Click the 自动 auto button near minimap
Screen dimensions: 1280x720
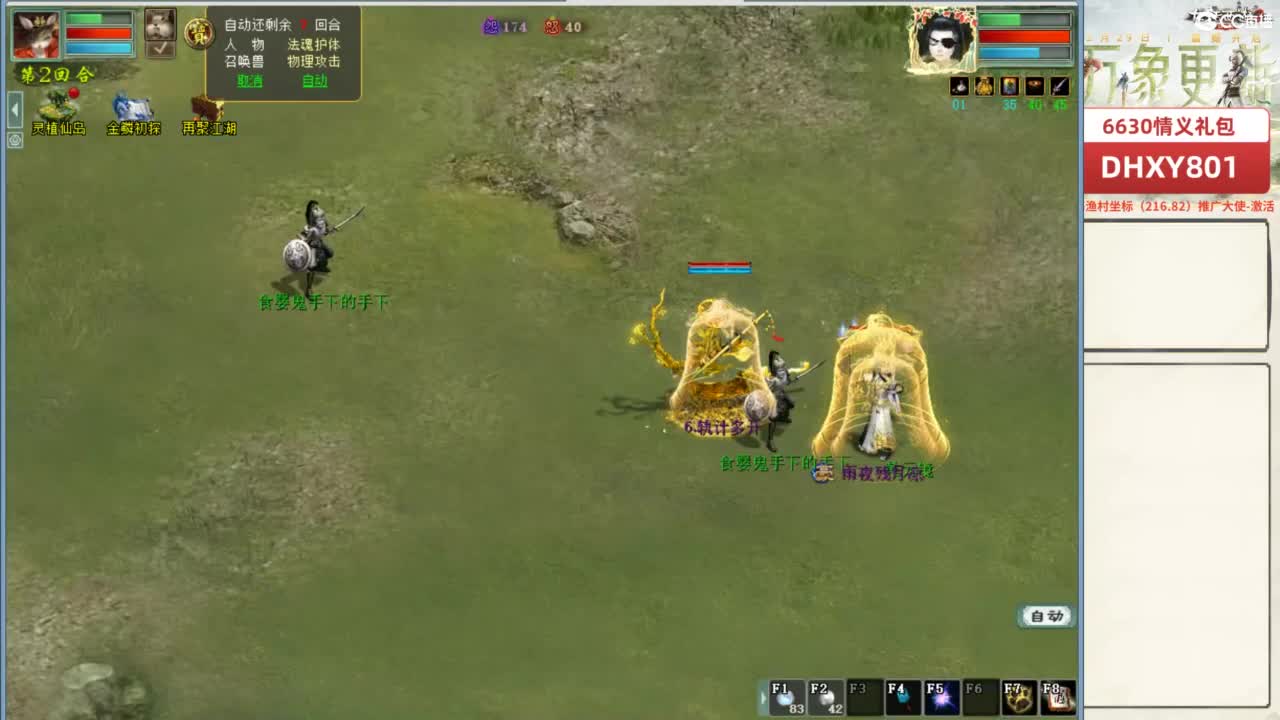coord(1045,617)
